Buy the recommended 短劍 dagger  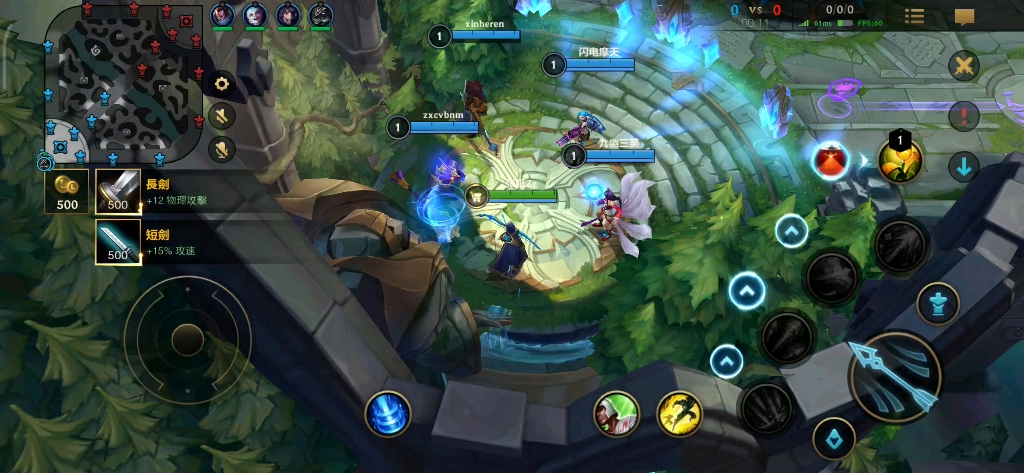pyautogui.click(x=118, y=242)
